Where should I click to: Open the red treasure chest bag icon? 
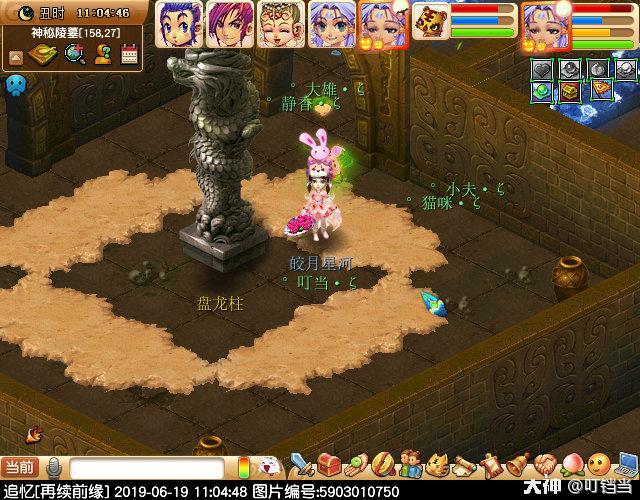tap(330, 465)
